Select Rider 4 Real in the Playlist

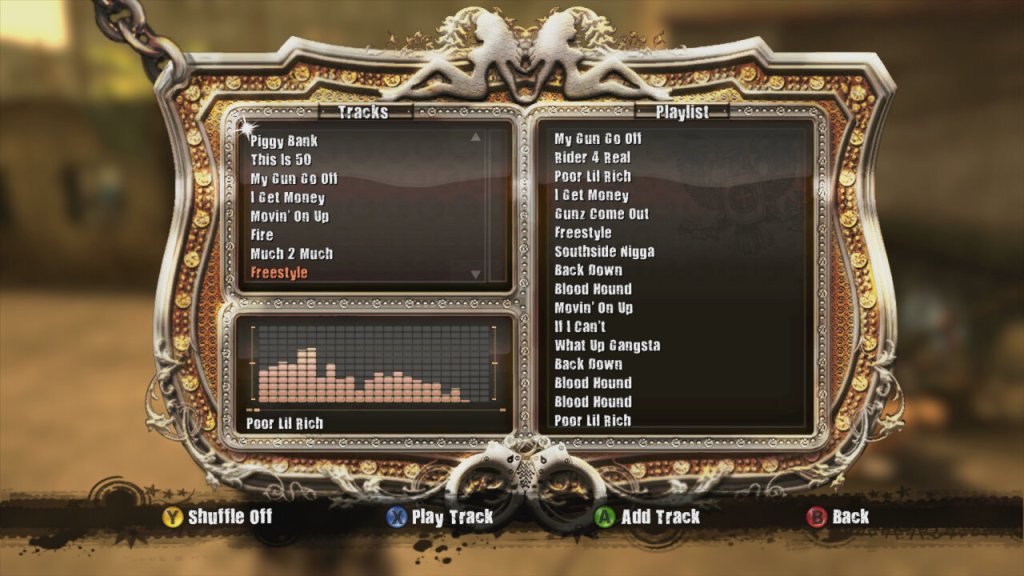click(592, 158)
